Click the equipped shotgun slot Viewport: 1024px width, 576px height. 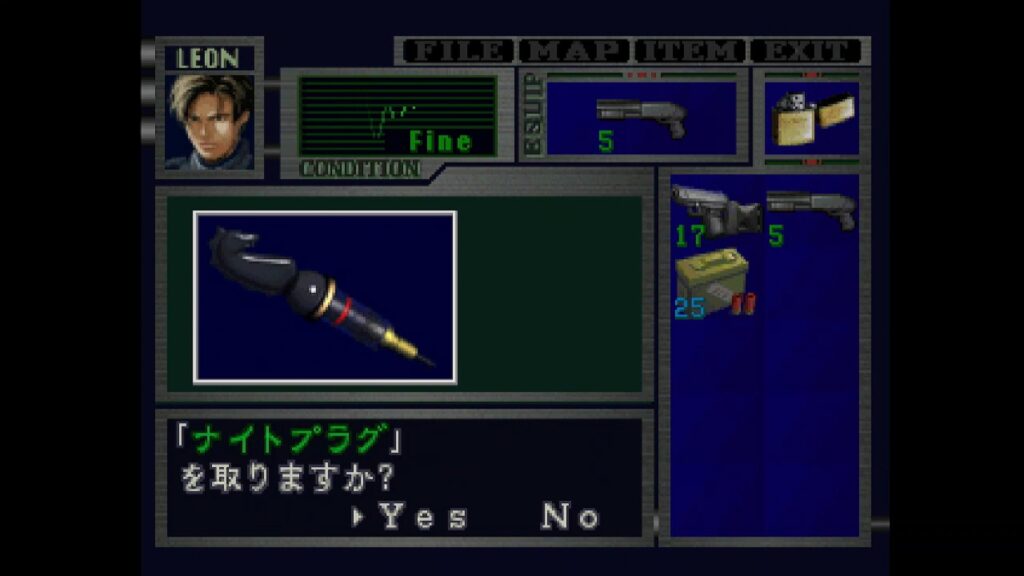coord(640,118)
